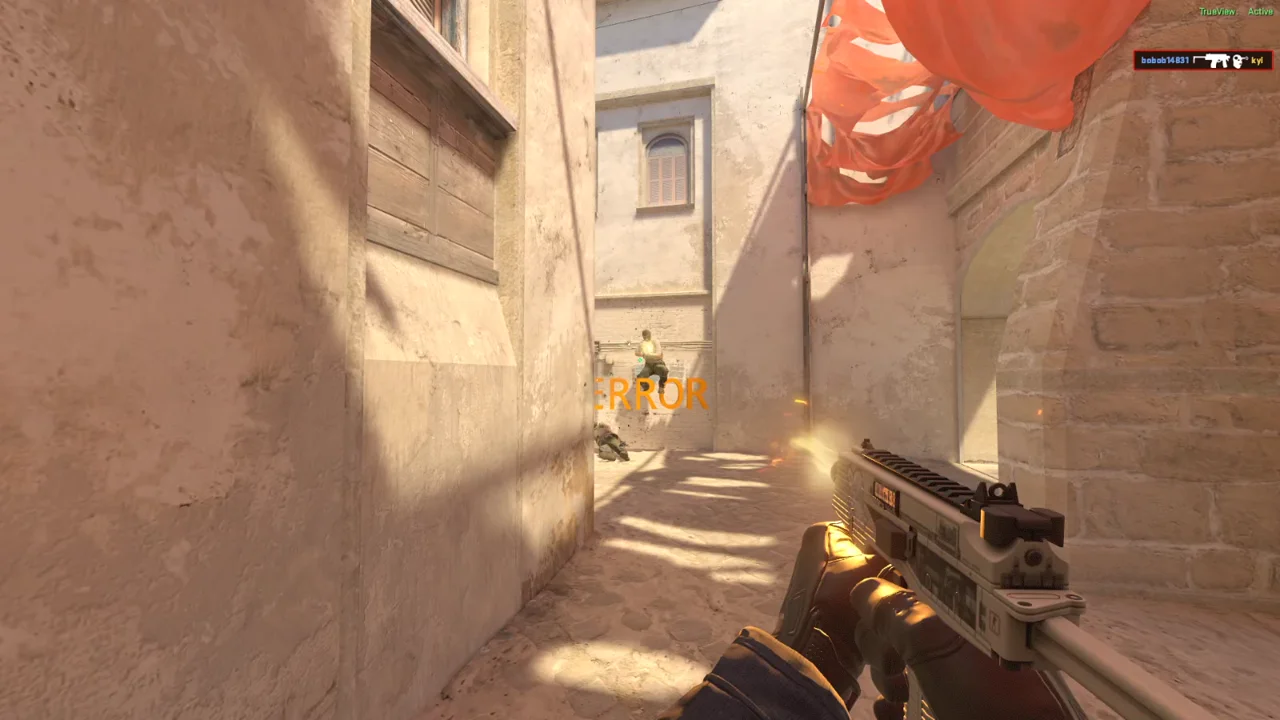Click the crouching player at the wall base
Screen dimensions: 1280x720
click(611, 442)
